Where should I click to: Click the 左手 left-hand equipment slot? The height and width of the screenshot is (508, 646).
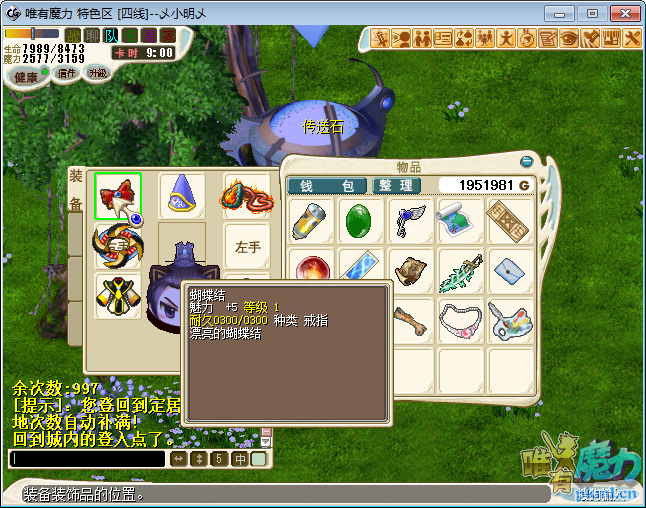click(x=246, y=246)
